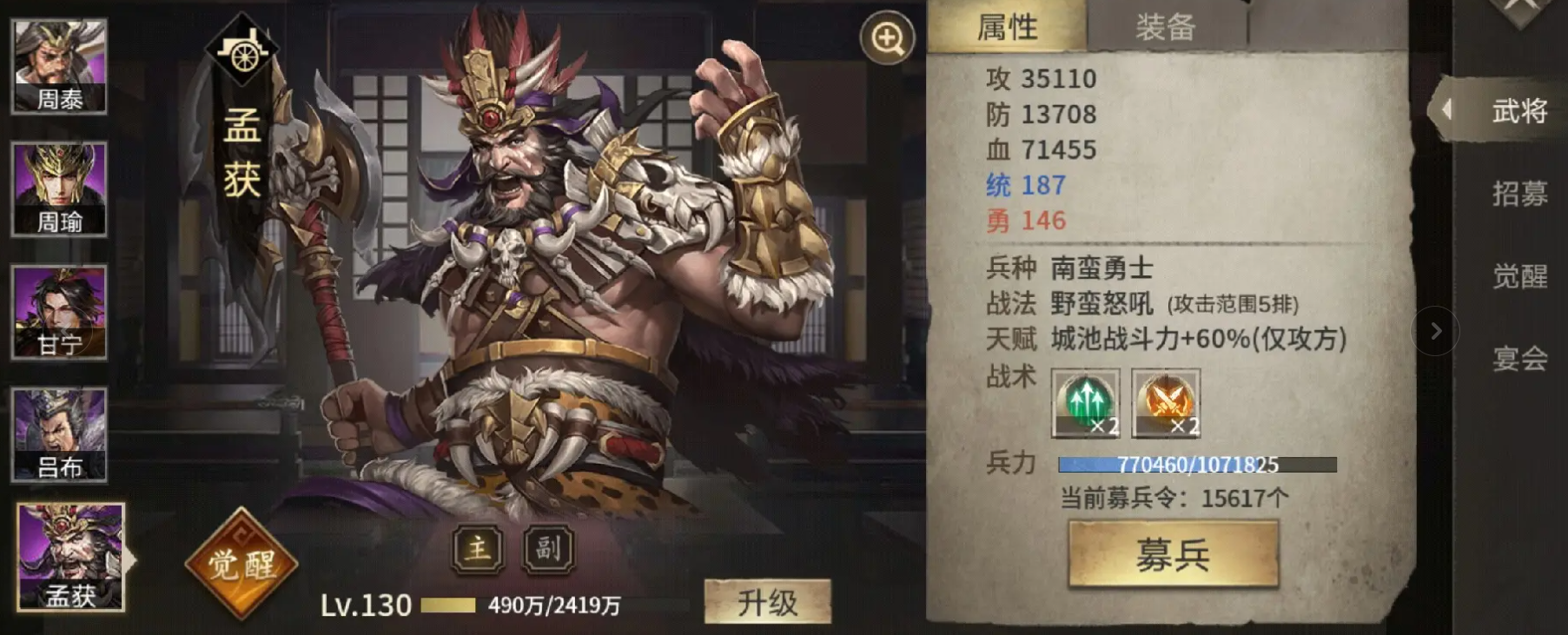Select the green triple-arrow tactic icon
This screenshot has width=1568, height=635.
pyautogui.click(x=1084, y=405)
